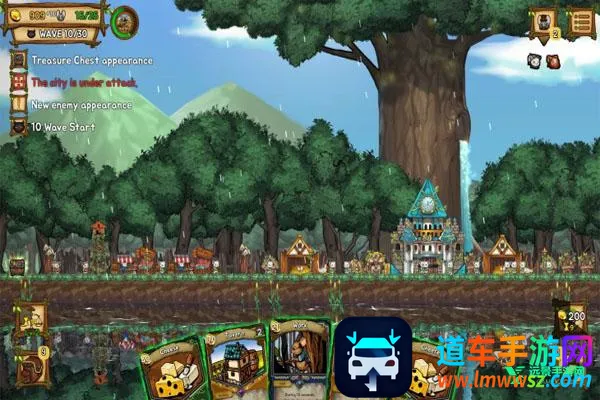Open the scroll icon above the card hand
Screen dimensions: 600x400
click(32, 318)
